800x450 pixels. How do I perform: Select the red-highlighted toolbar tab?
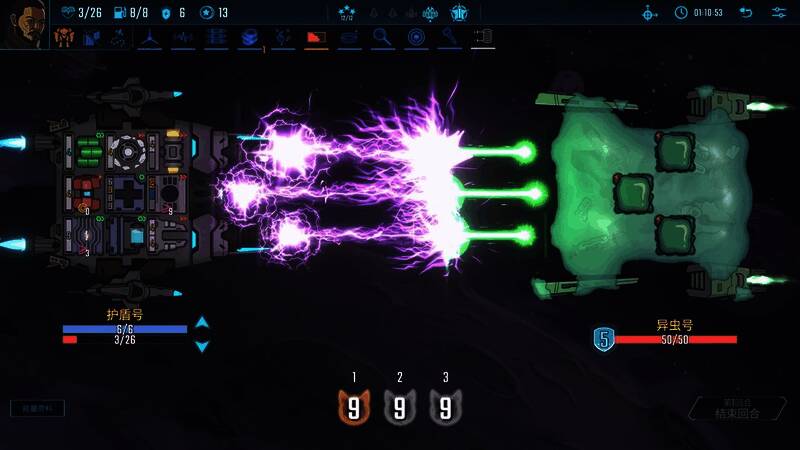click(316, 37)
